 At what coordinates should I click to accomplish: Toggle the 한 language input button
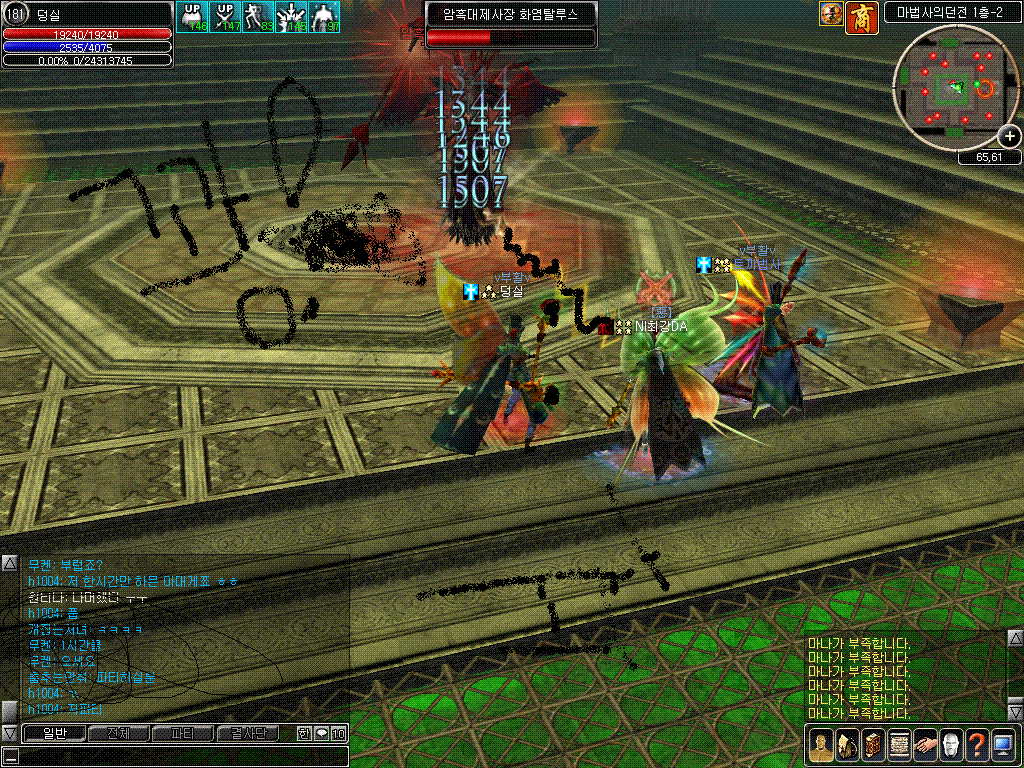303,733
